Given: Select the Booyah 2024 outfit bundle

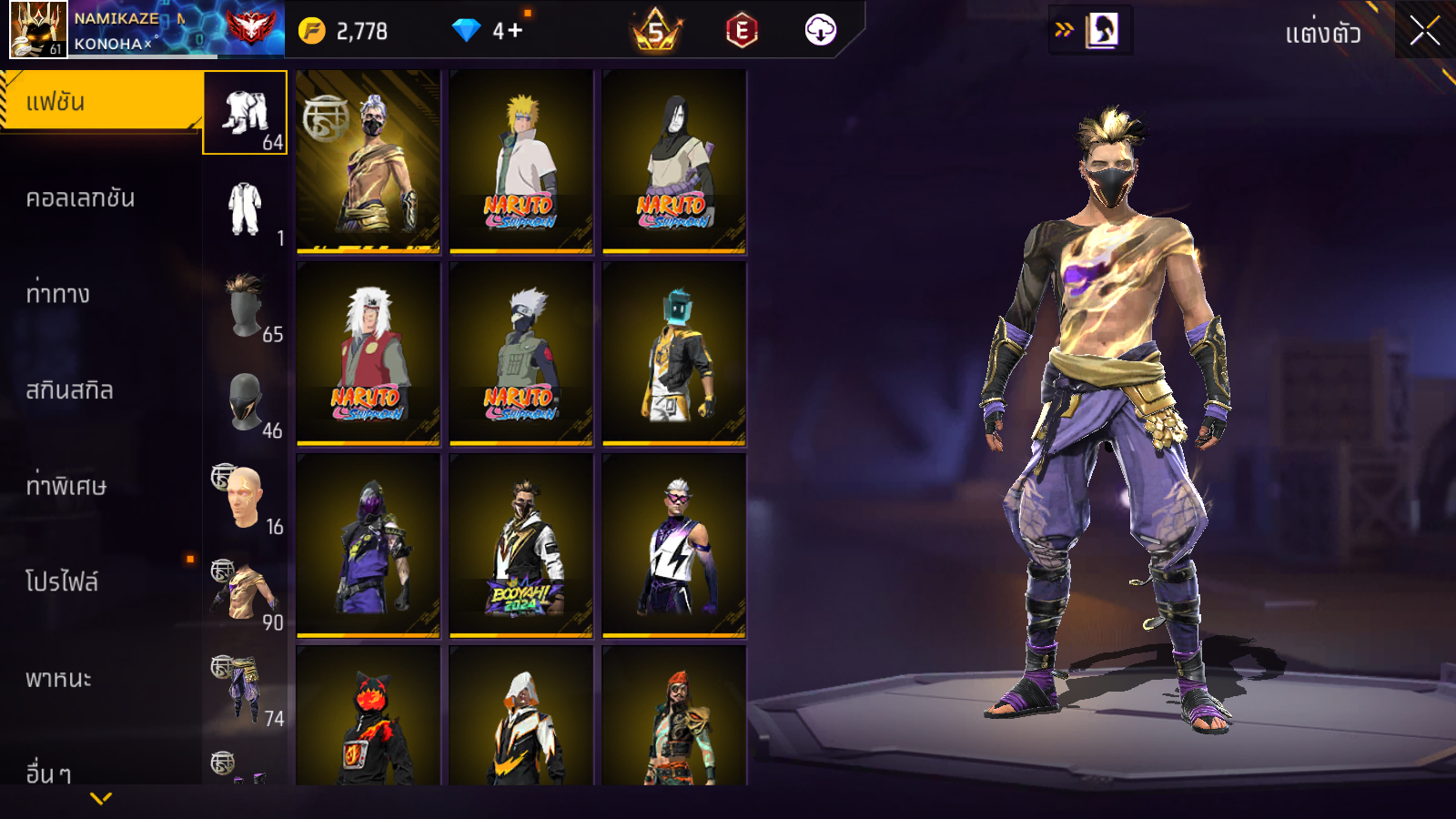Looking at the screenshot, I should tap(521, 545).
